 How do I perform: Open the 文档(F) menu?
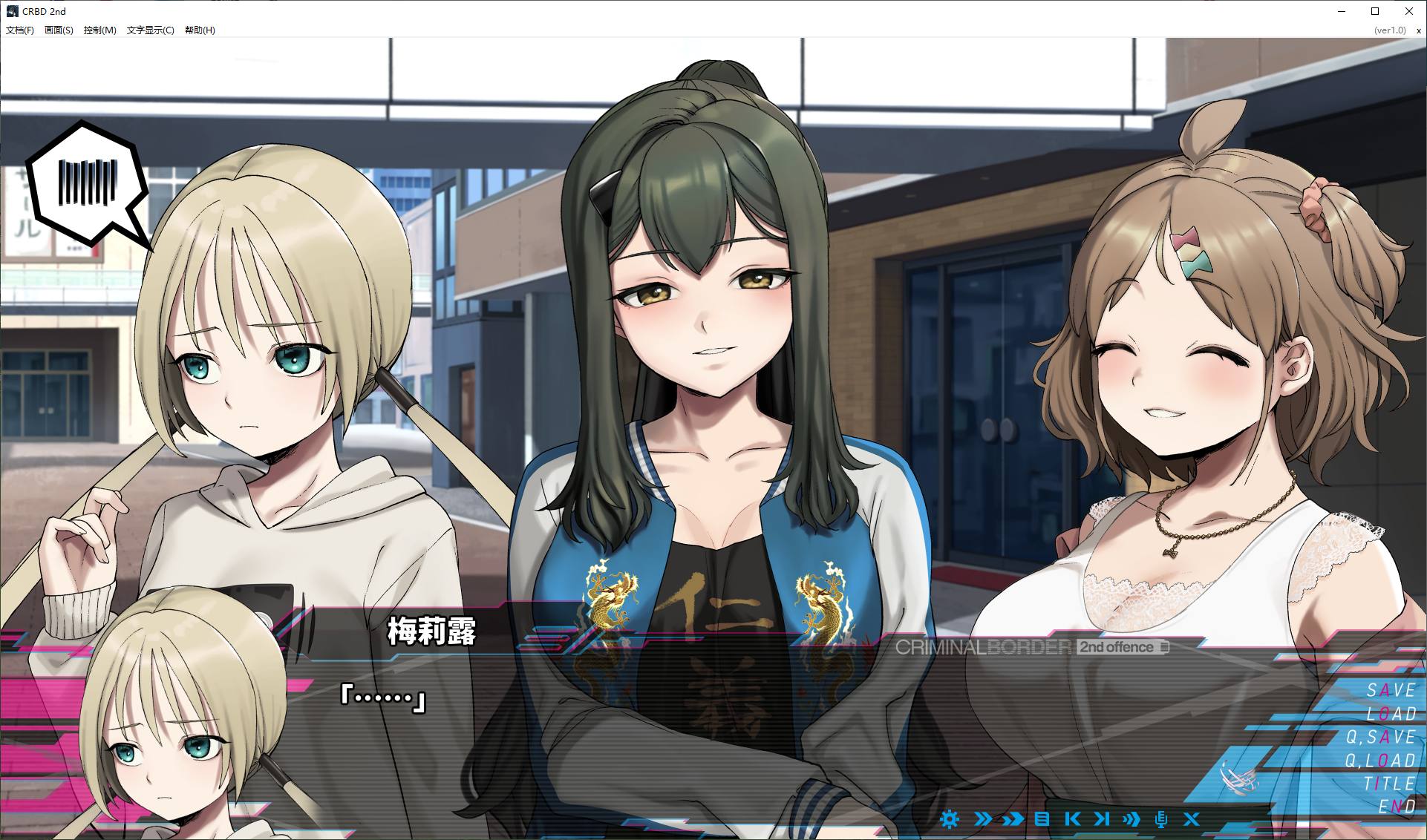tap(20, 30)
